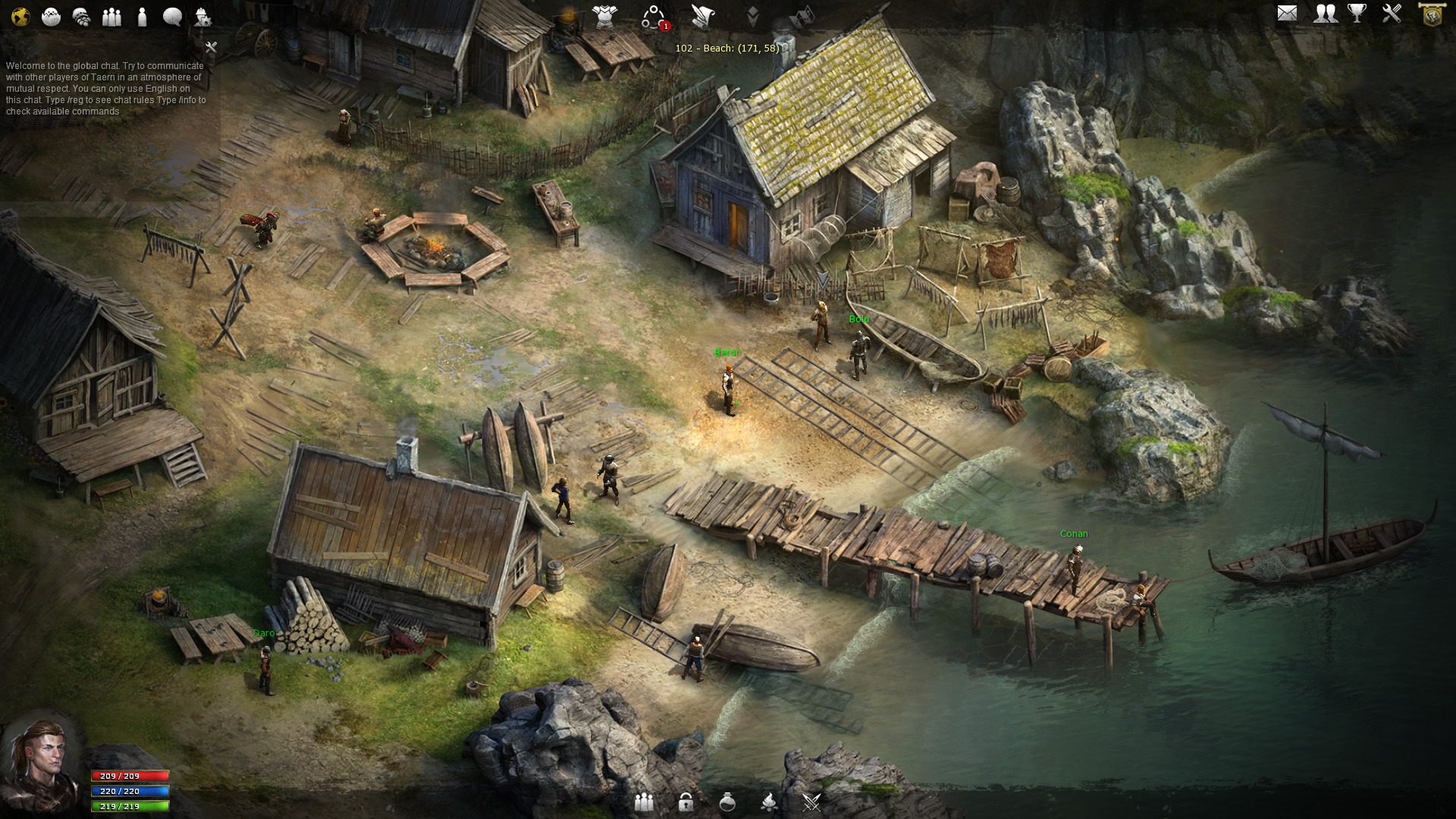
Task: Open the skill circle icon with notification
Action: coord(654,17)
